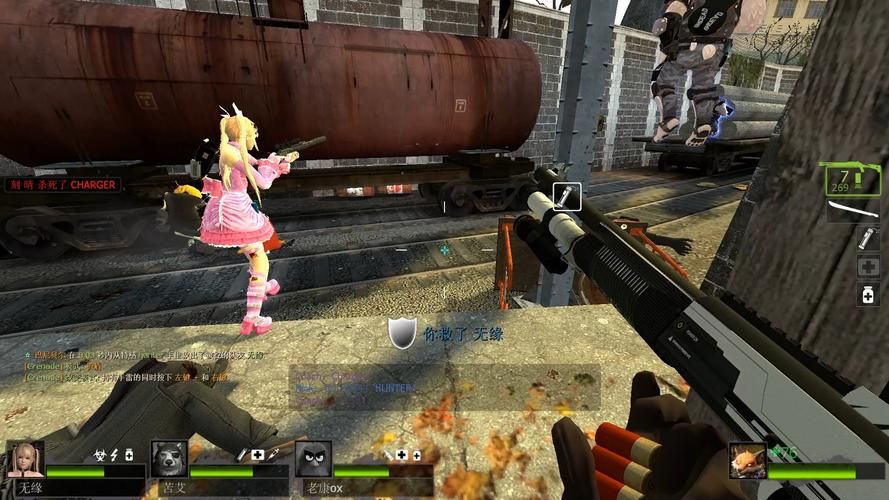The image size is (889, 500).
Task: Click teammate 无缘's portrait
Action: pyautogui.click(x=25, y=459)
